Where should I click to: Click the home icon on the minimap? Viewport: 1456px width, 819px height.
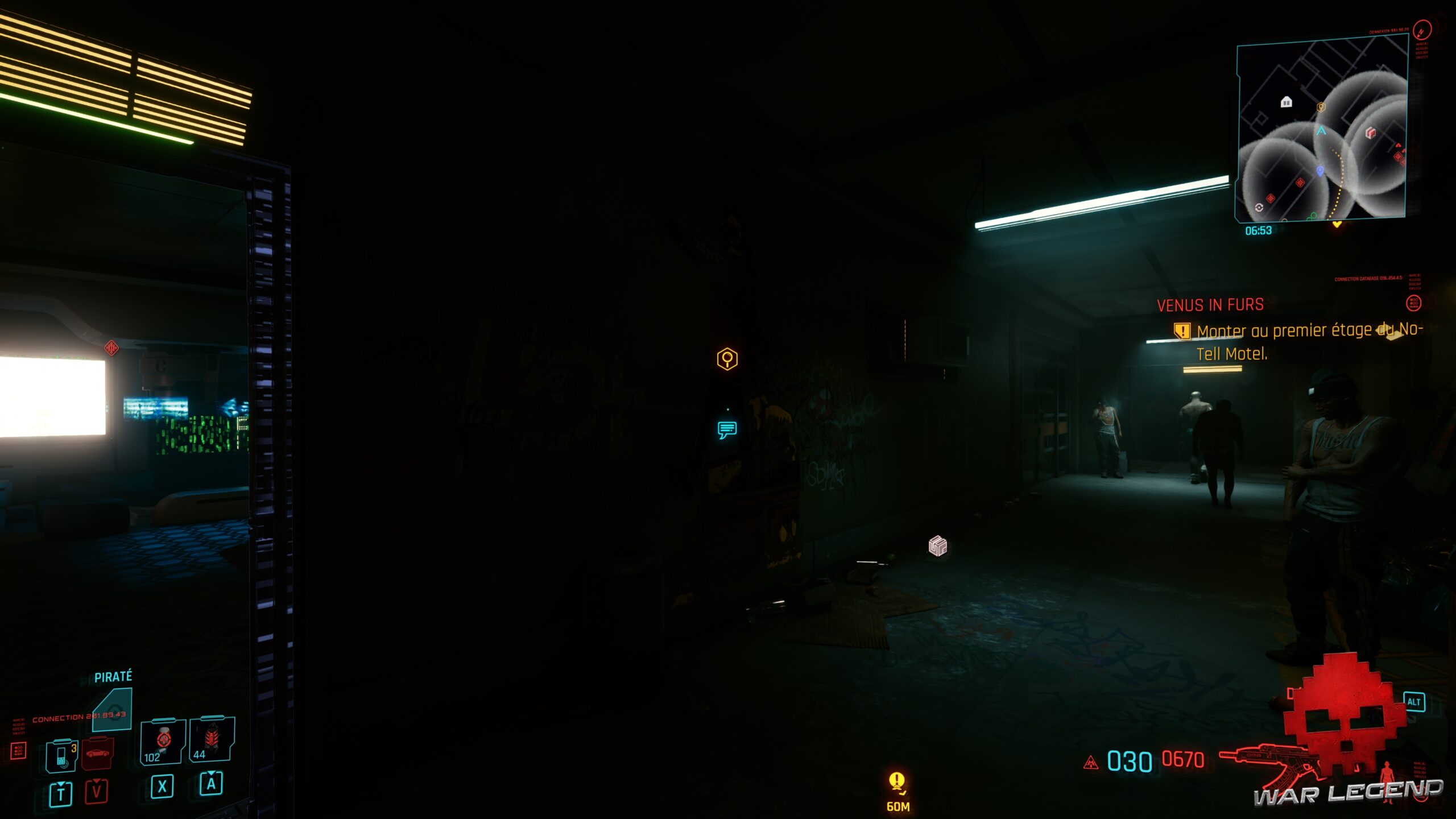(x=1287, y=101)
